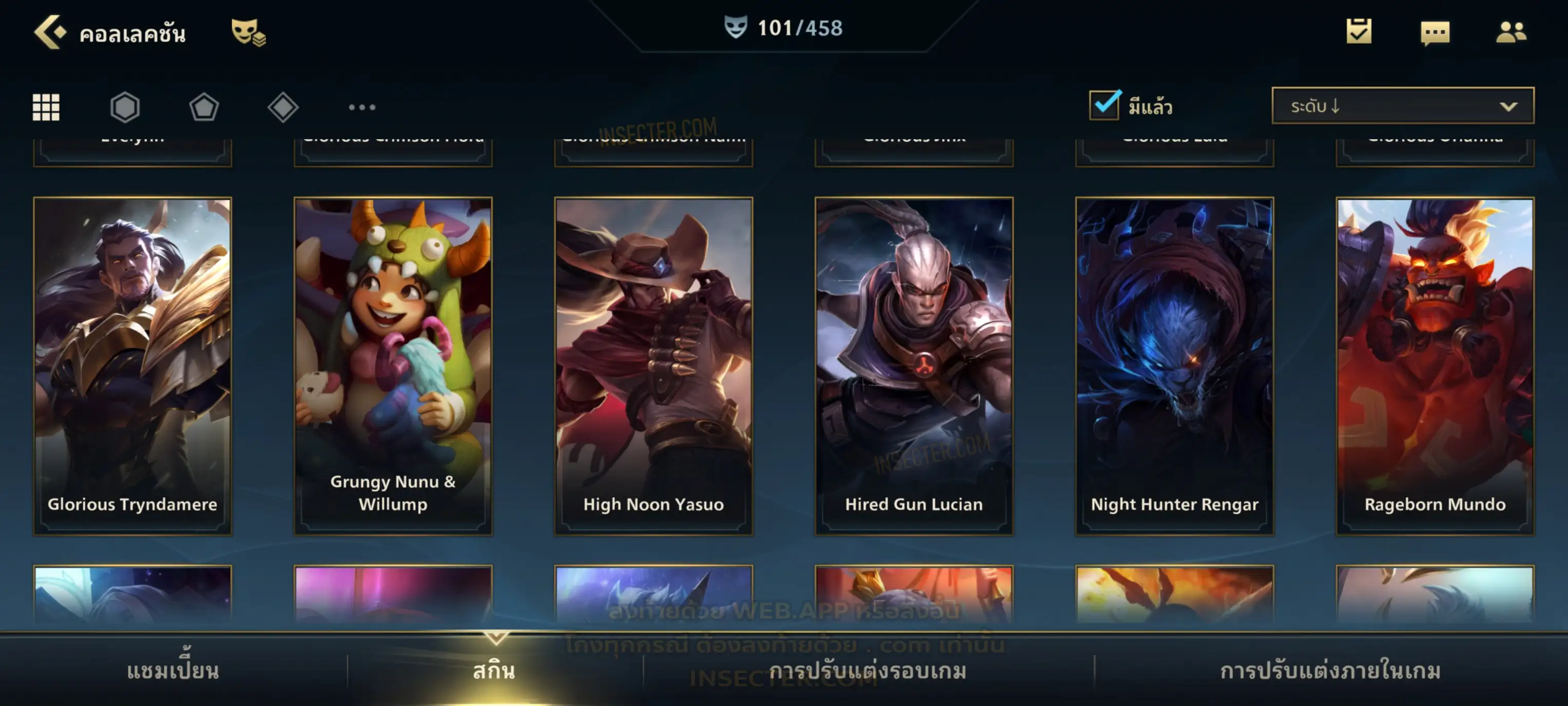Open the sort order dropdown
The width and height of the screenshot is (1568, 706).
tap(1402, 106)
